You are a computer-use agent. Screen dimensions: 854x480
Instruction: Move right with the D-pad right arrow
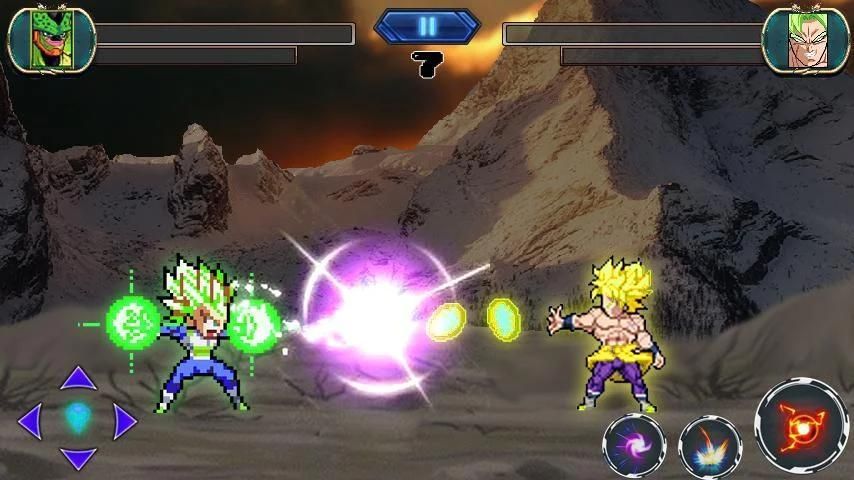pos(124,421)
